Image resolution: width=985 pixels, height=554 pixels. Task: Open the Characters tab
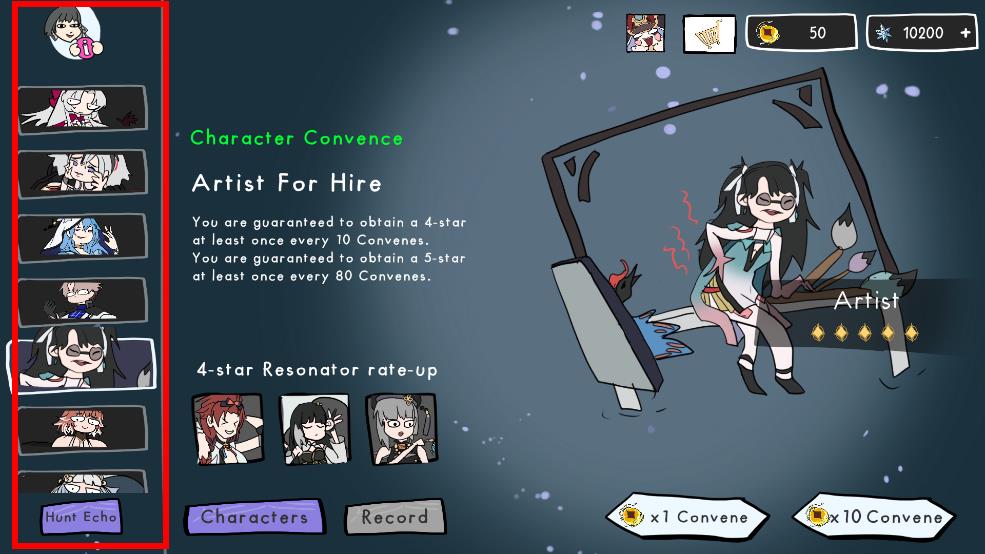click(x=254, y=517)
